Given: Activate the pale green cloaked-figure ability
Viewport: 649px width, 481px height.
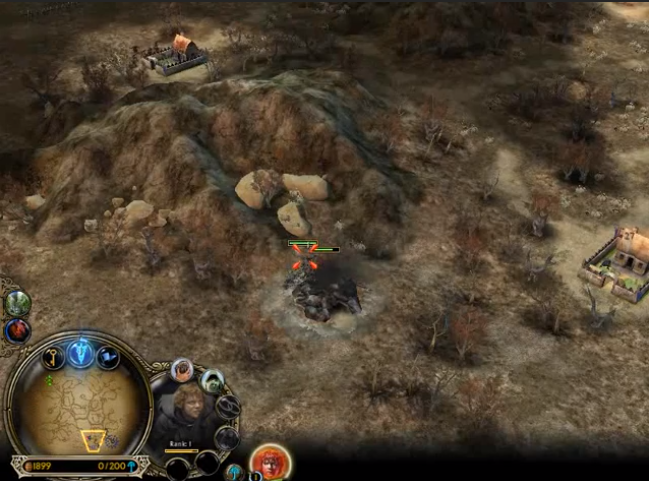Looking at the screenshot, I should (212, 381).
